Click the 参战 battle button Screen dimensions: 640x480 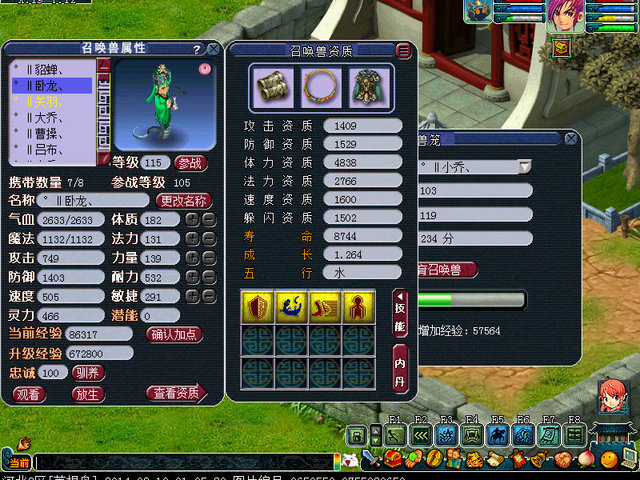point(189,163)
